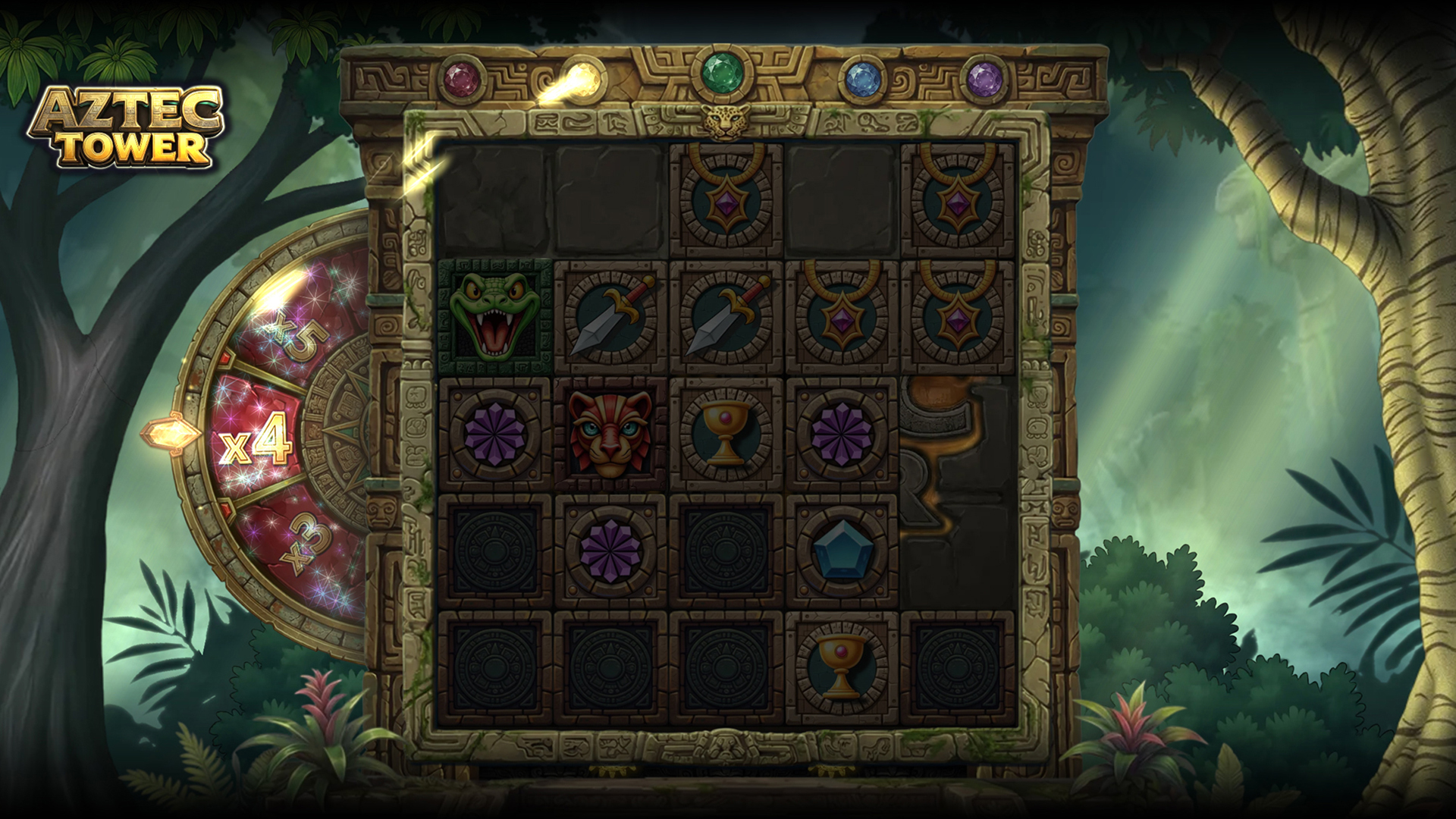Choose the red jaguar mask tile
The width and height of the screenshot is (1456, 819).
pos(611,433)
